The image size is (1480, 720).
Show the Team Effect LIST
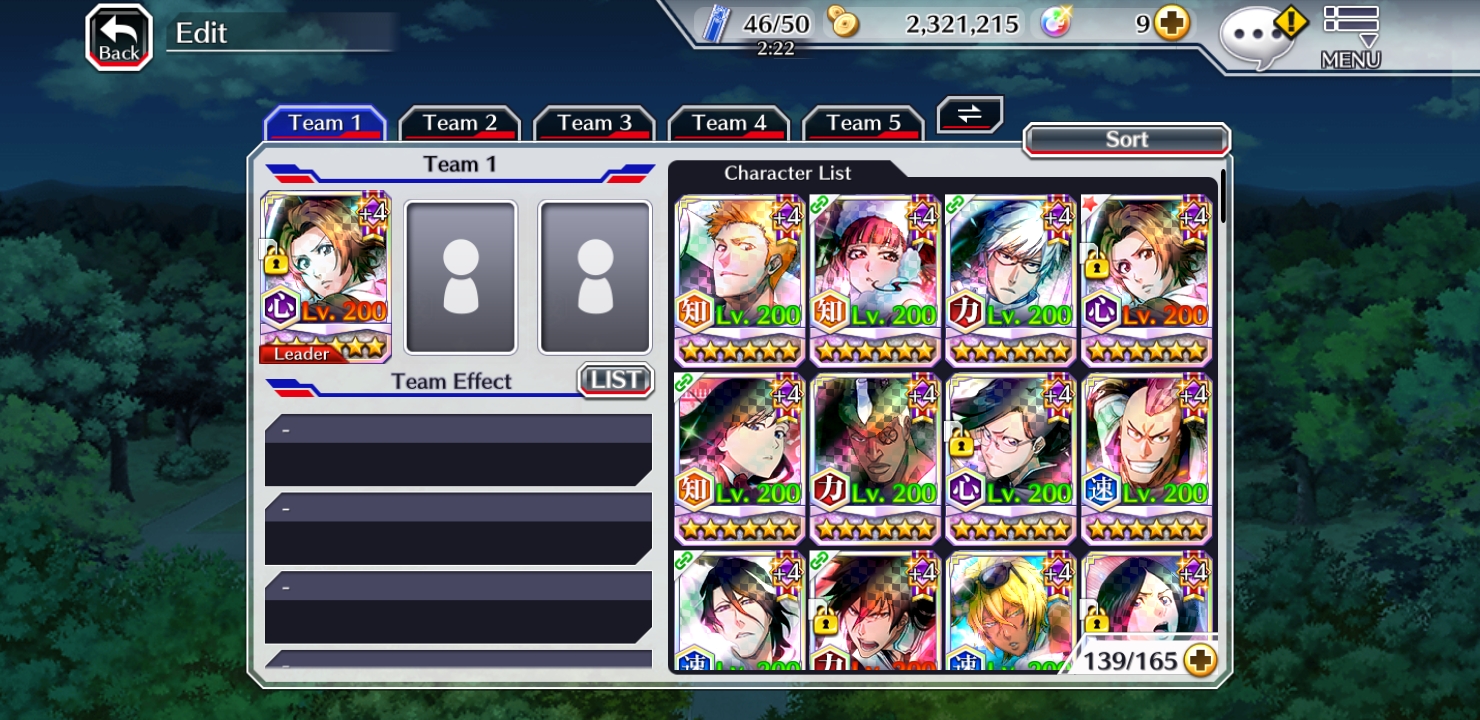point(615,380)
